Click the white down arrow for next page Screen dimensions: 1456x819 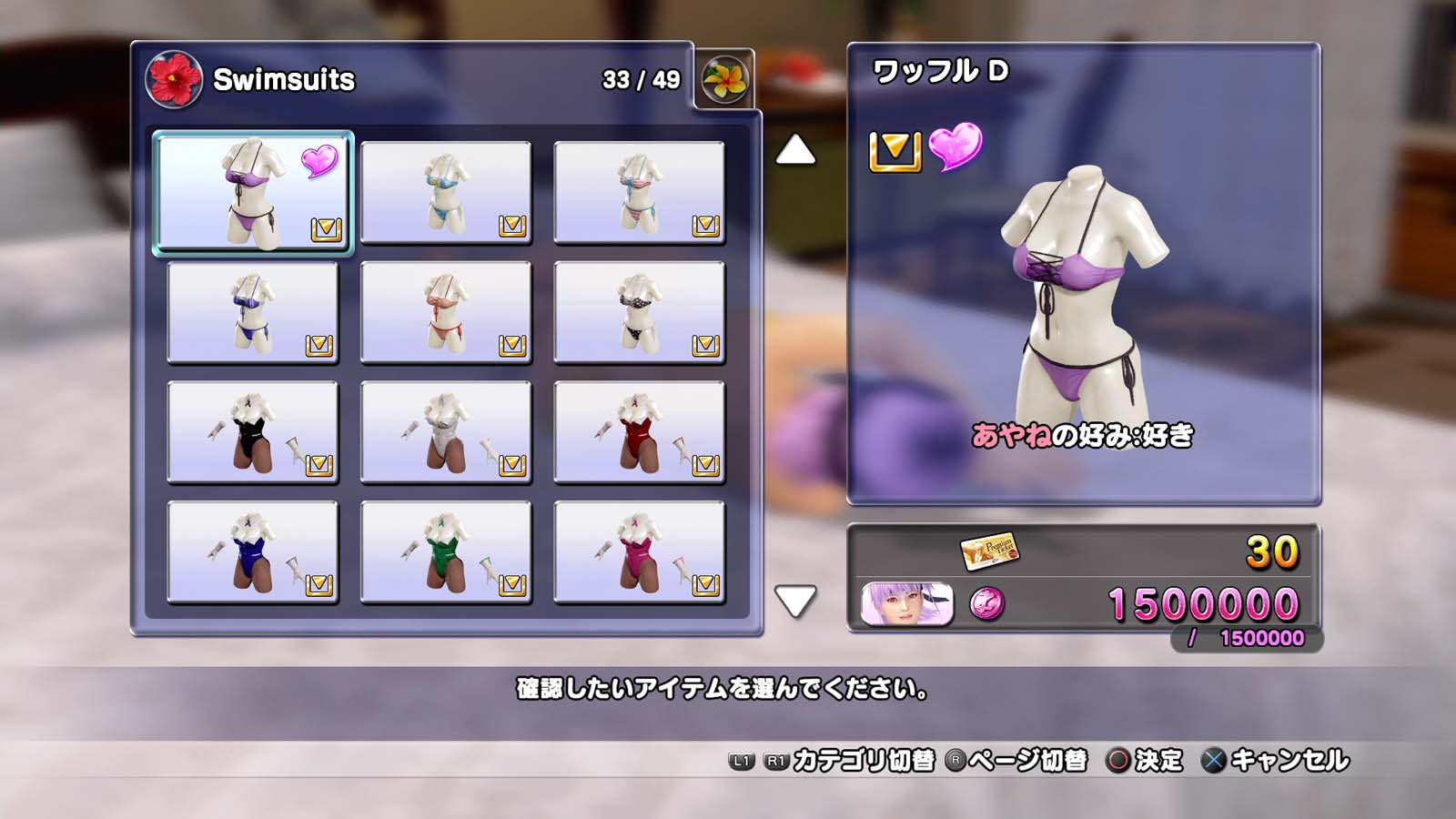click(795, 601)
